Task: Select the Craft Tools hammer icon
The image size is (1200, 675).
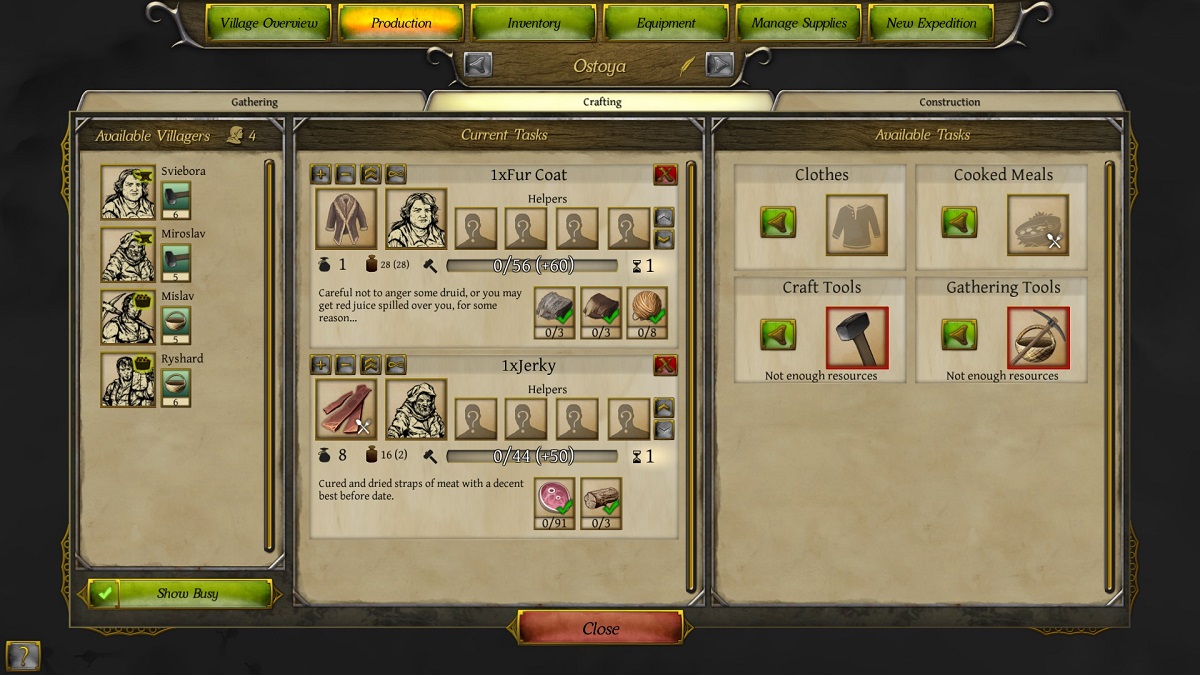Action: click(x=856, y=337)
